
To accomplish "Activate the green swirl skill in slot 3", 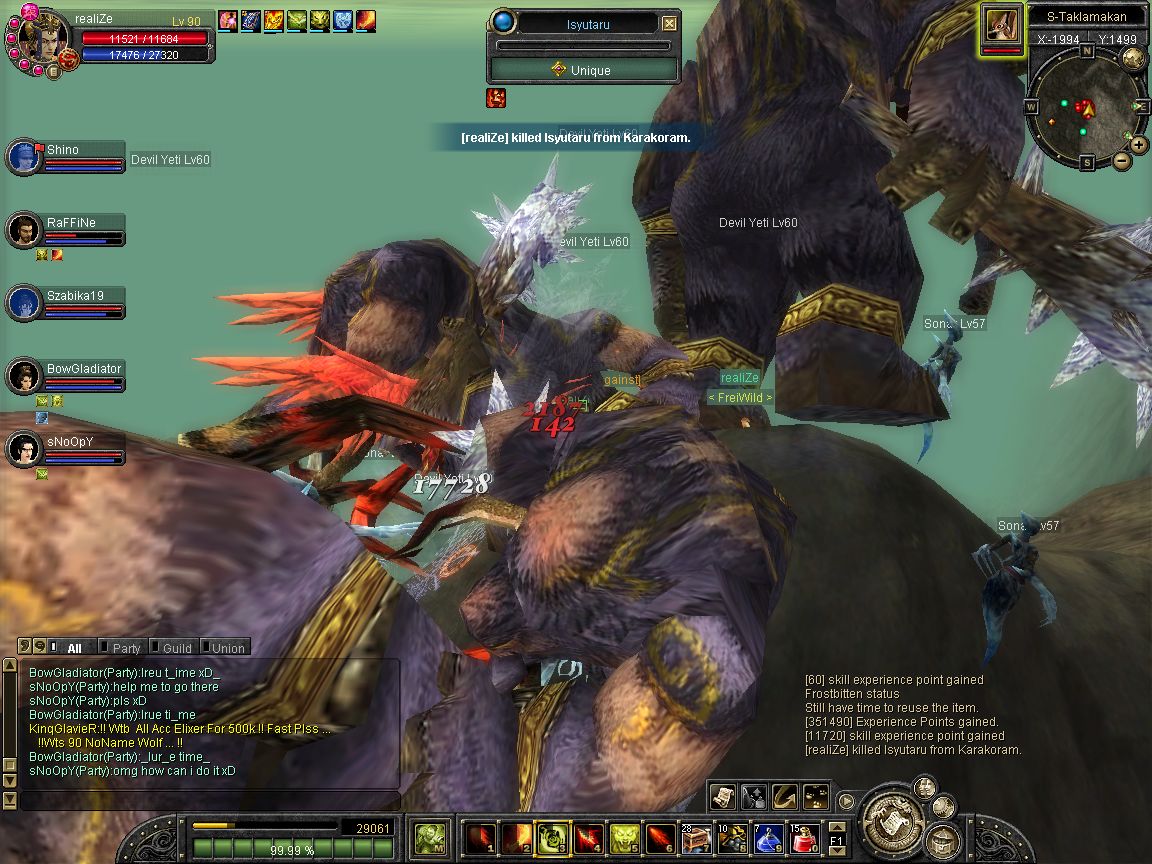I will (x=553, y=837).
